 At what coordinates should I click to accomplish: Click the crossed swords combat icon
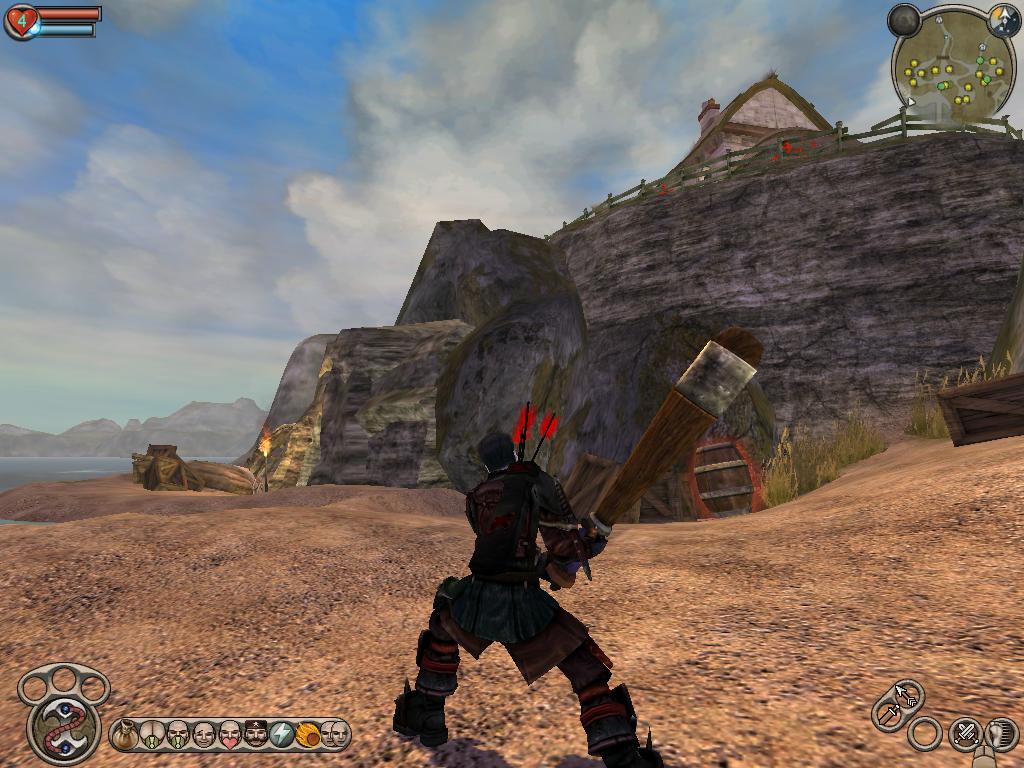[x=965, y=734]
